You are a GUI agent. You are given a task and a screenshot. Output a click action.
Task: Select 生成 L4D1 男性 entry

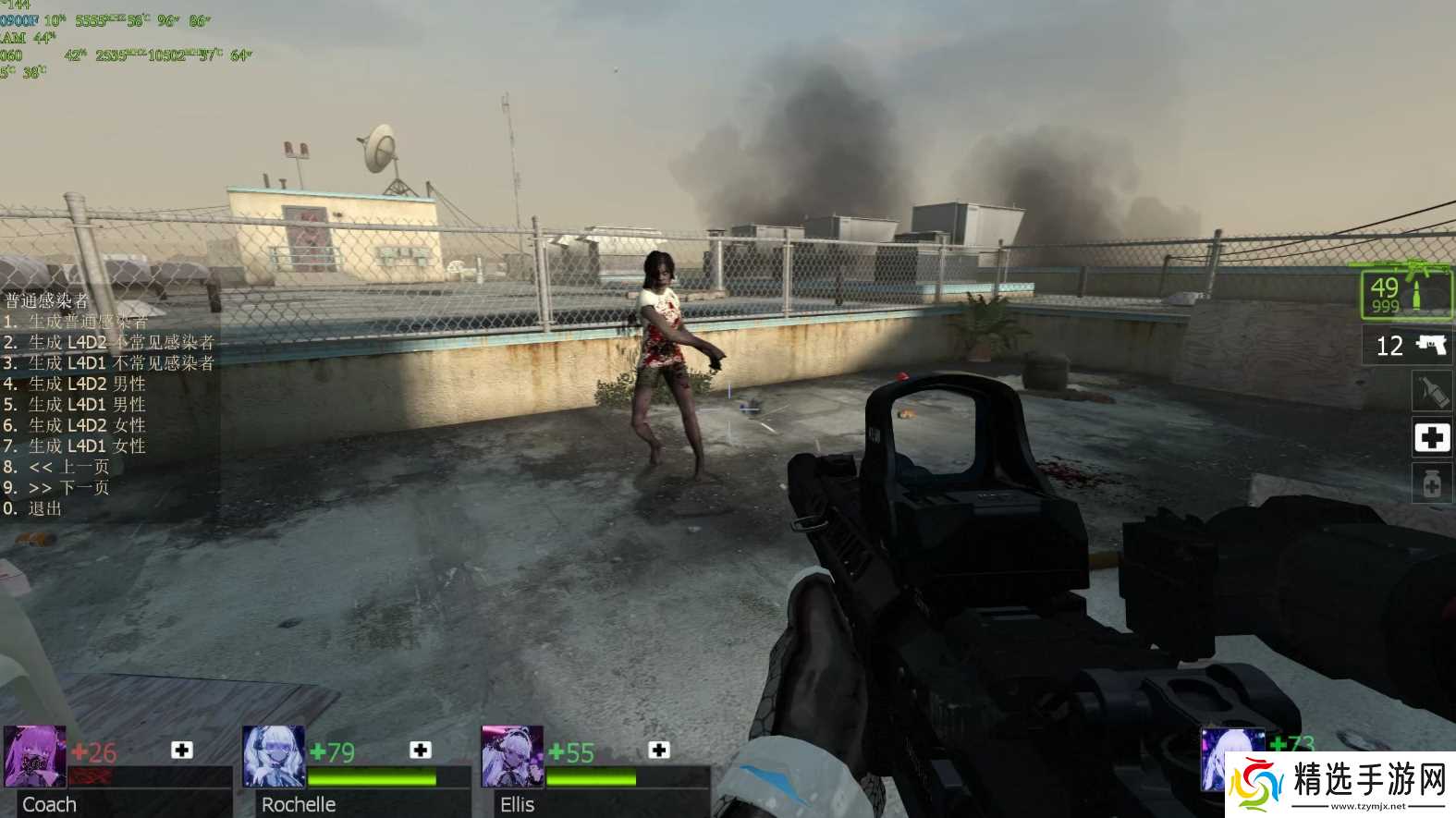pyautogui.click(x=87, y=405)
